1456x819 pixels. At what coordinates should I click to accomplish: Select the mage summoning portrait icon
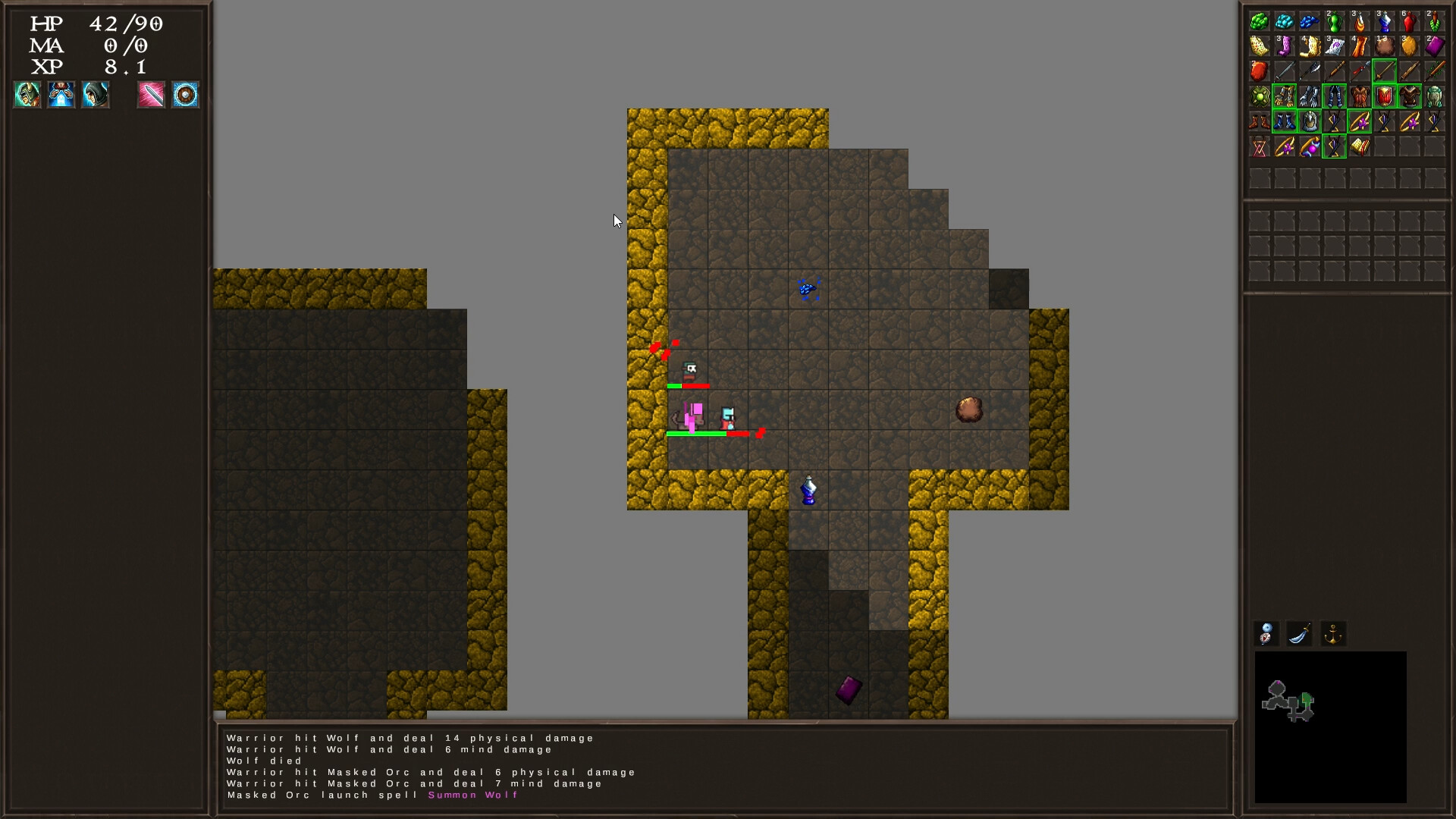click(x=61, y=94)
